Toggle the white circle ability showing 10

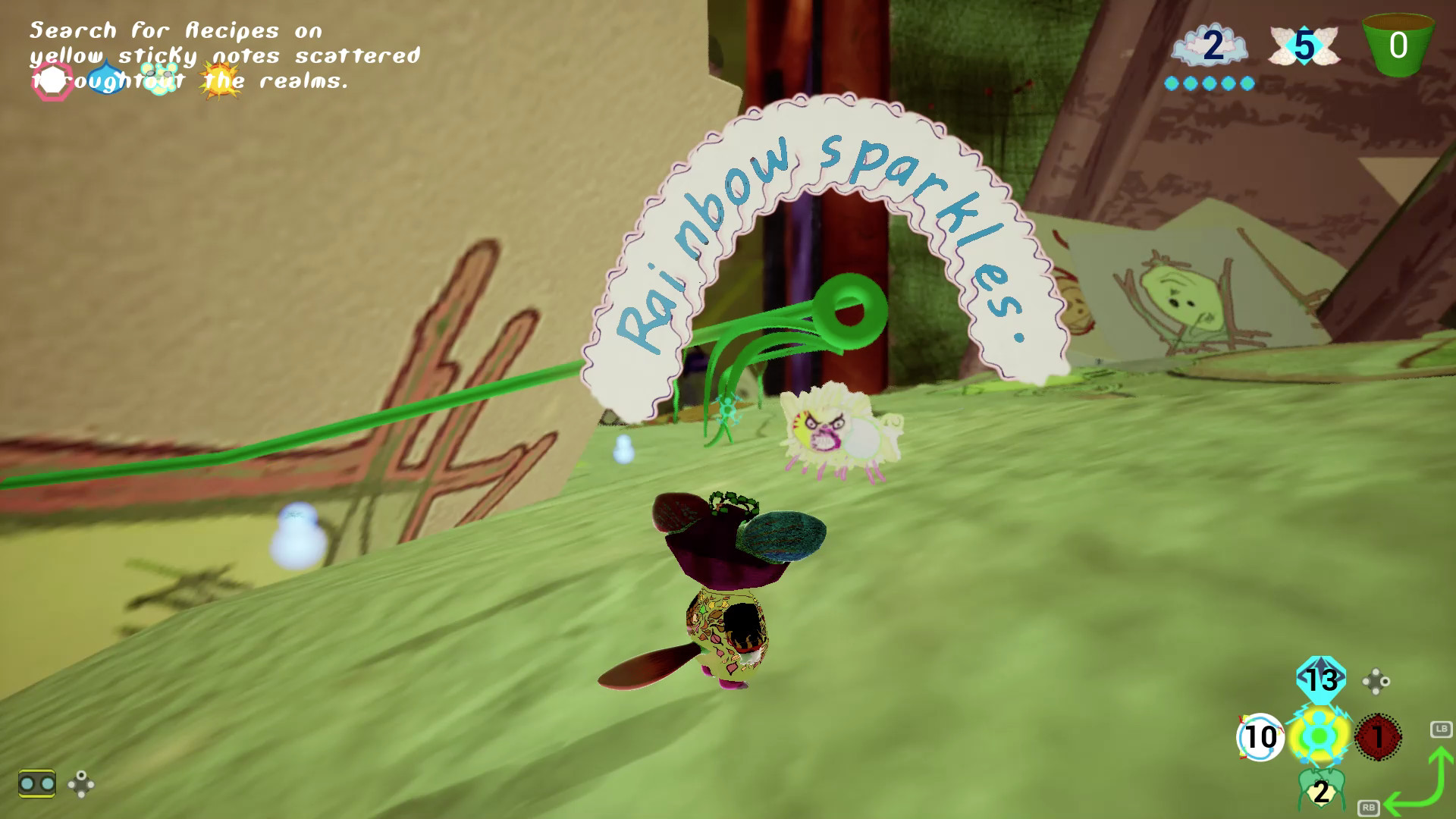tap(1261, 735)
